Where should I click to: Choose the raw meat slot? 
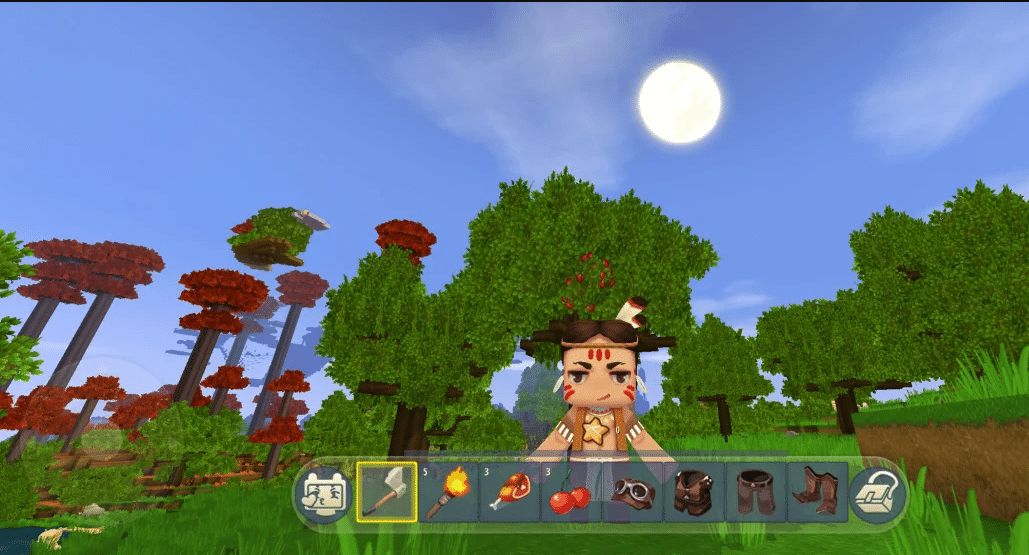[x=510, y=492]
